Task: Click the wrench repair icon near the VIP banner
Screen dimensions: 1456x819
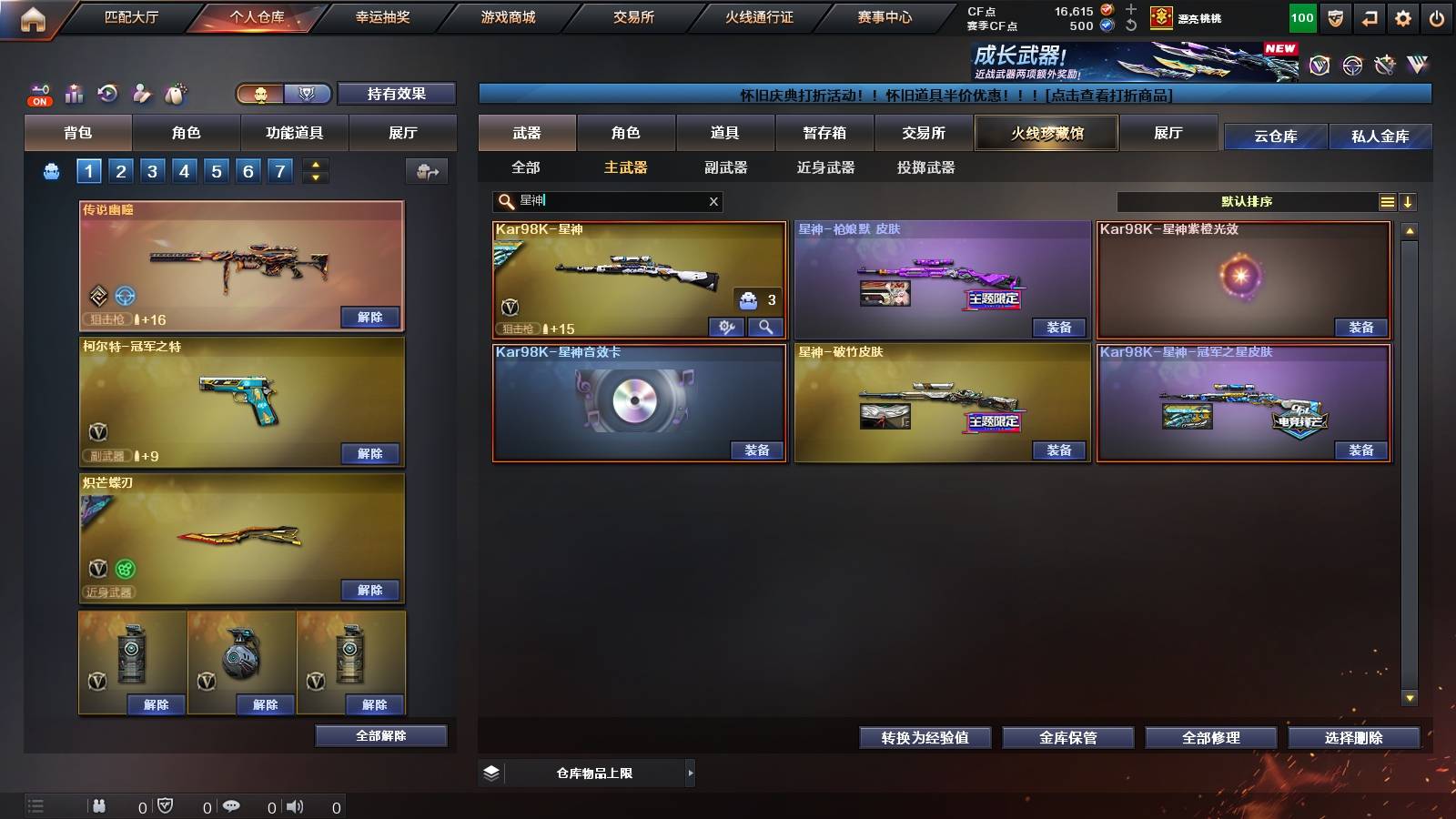Action: point(1385,65)
